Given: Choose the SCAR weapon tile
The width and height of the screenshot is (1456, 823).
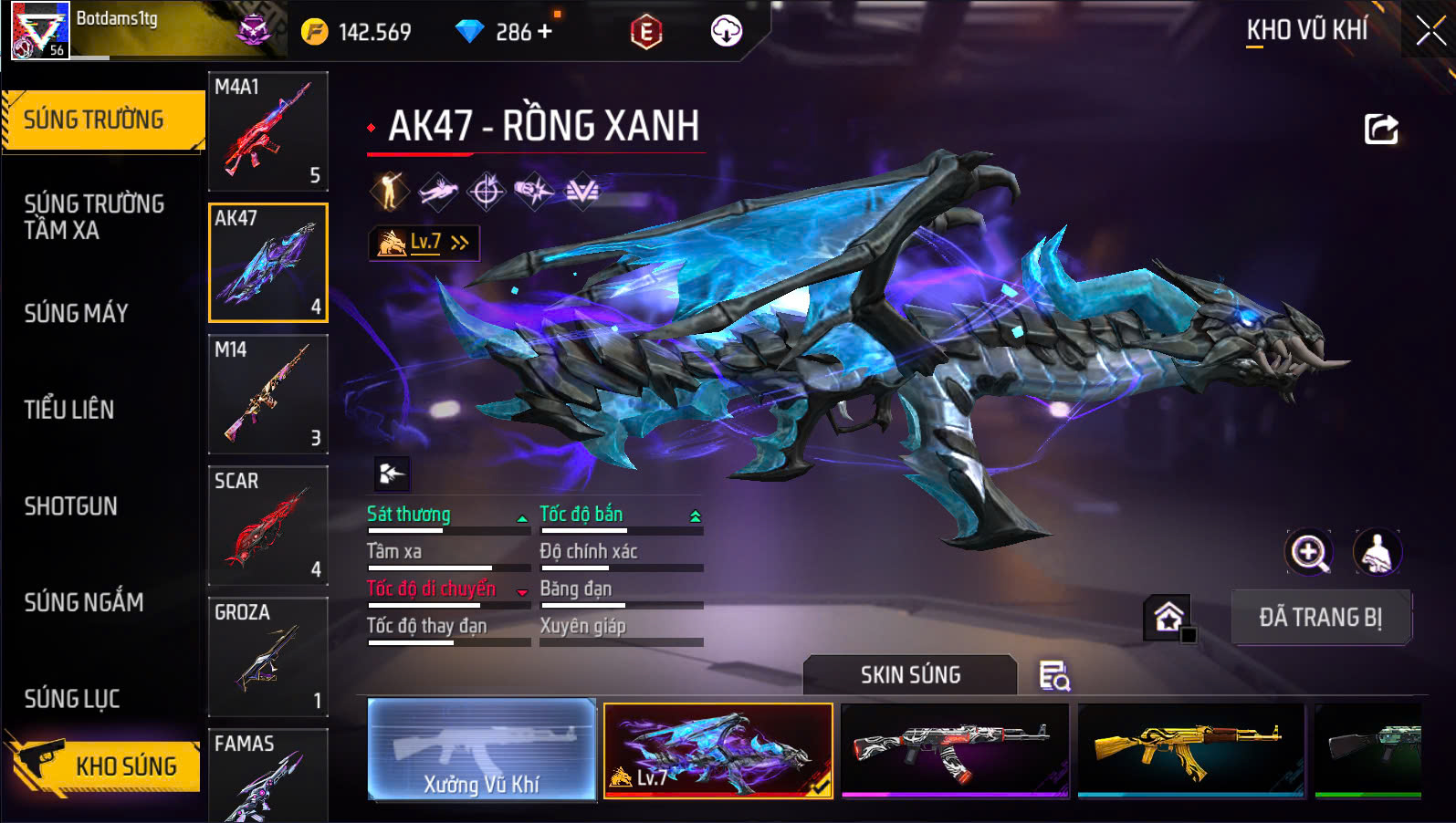Looking at the screenshot, I should (268, 526).
